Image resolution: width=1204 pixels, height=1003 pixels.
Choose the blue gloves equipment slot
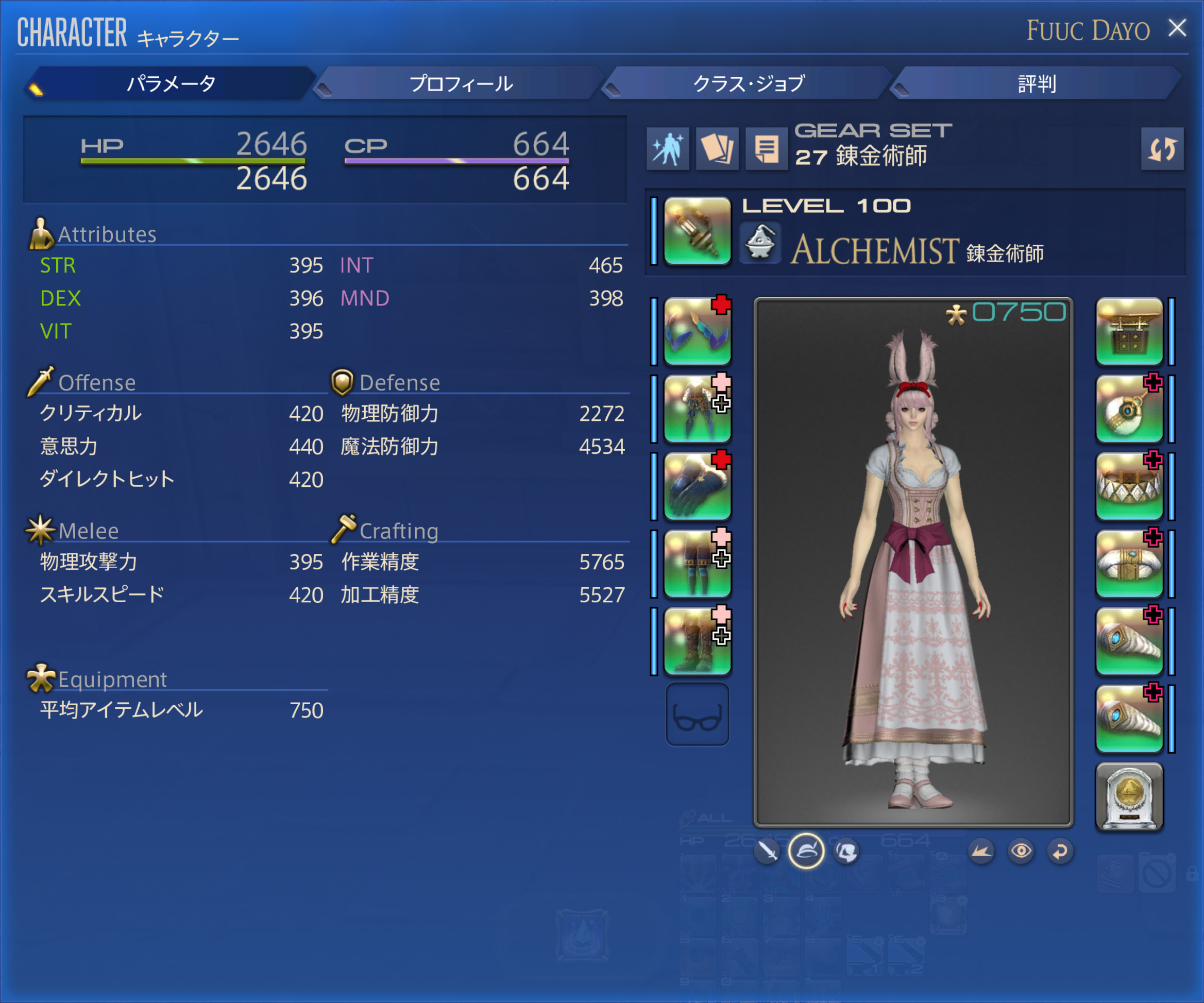(697, 486)
